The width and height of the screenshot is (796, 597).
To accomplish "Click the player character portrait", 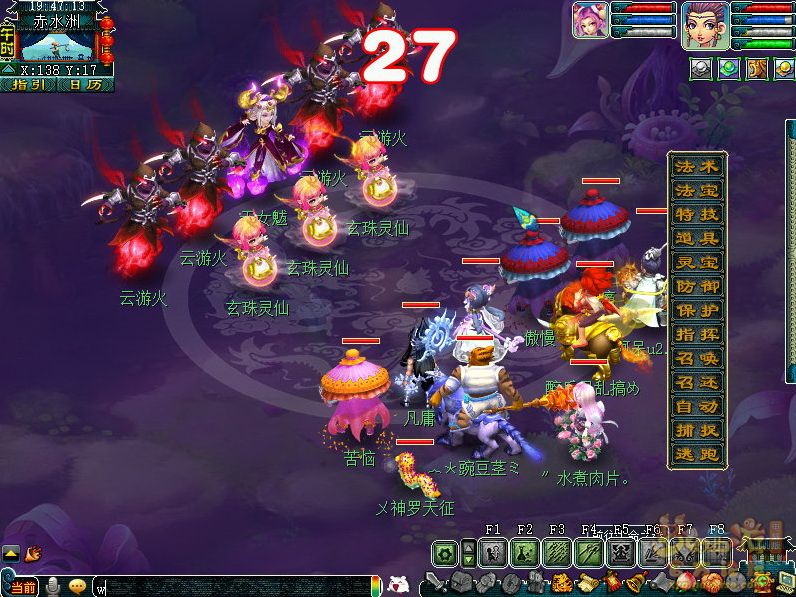I will click(x=704, y=24).
